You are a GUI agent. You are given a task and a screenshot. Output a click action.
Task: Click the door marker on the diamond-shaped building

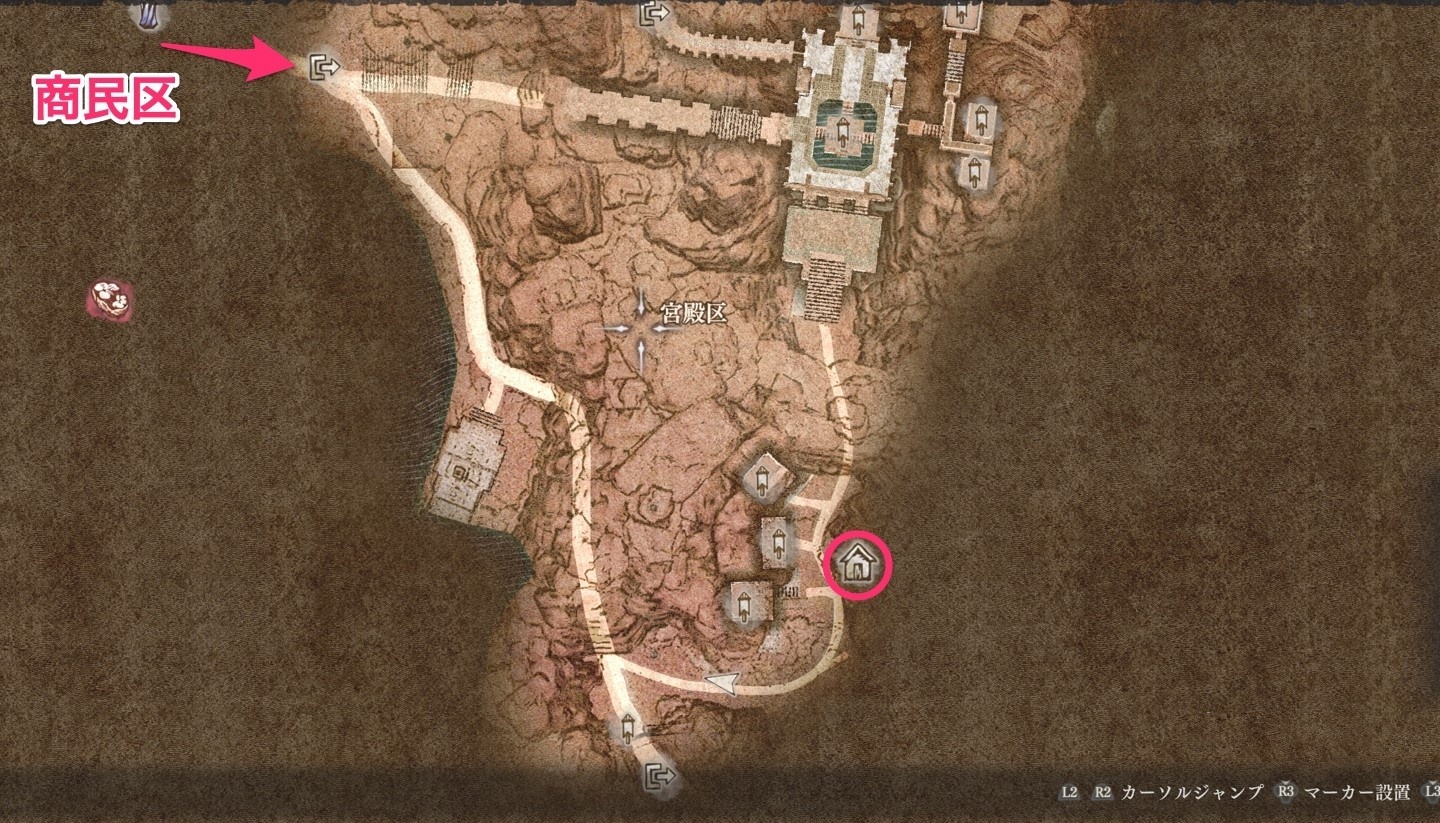(x=763, y=480)
